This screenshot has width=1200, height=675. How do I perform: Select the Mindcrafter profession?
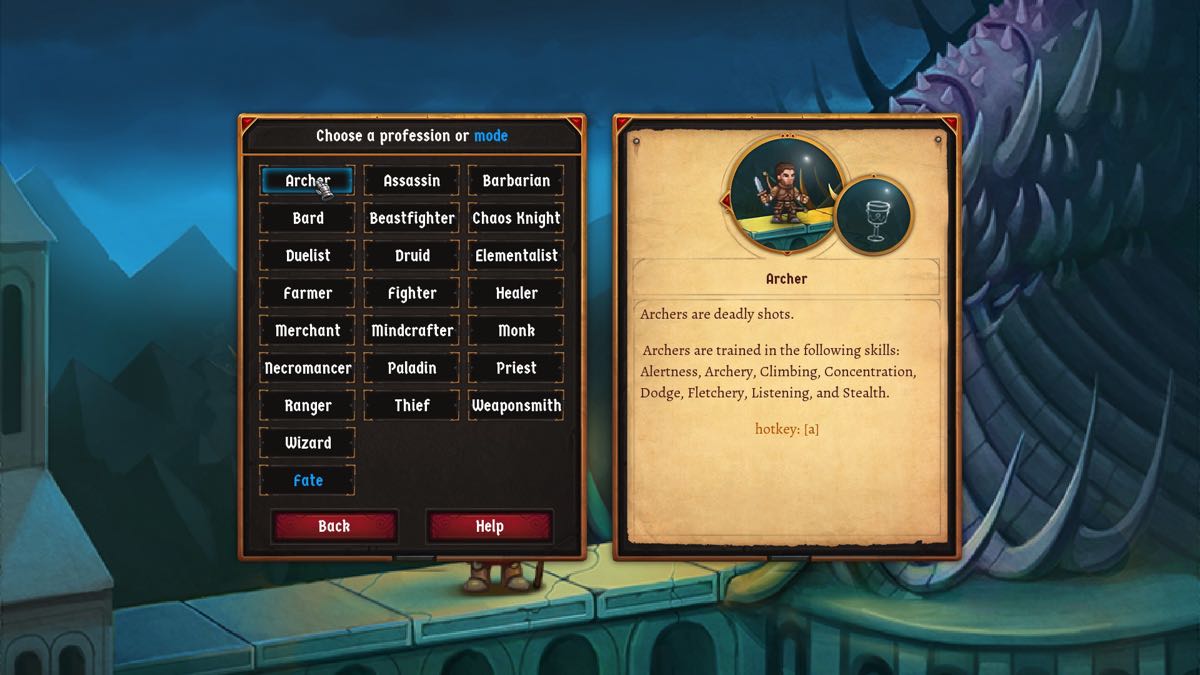412,331
